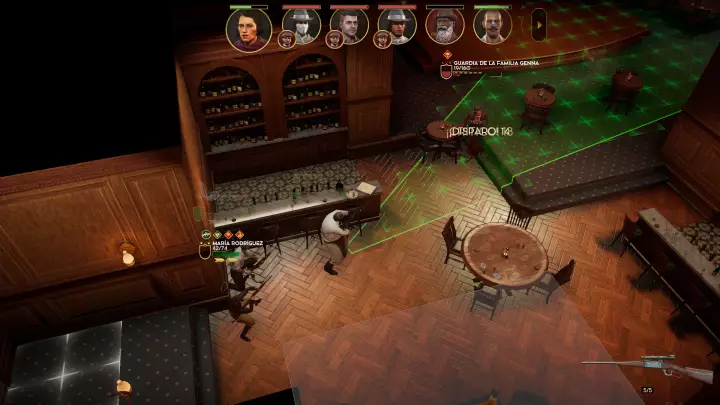
Task: Select the masked man in white hat portrait
Action: click(301, 25)
